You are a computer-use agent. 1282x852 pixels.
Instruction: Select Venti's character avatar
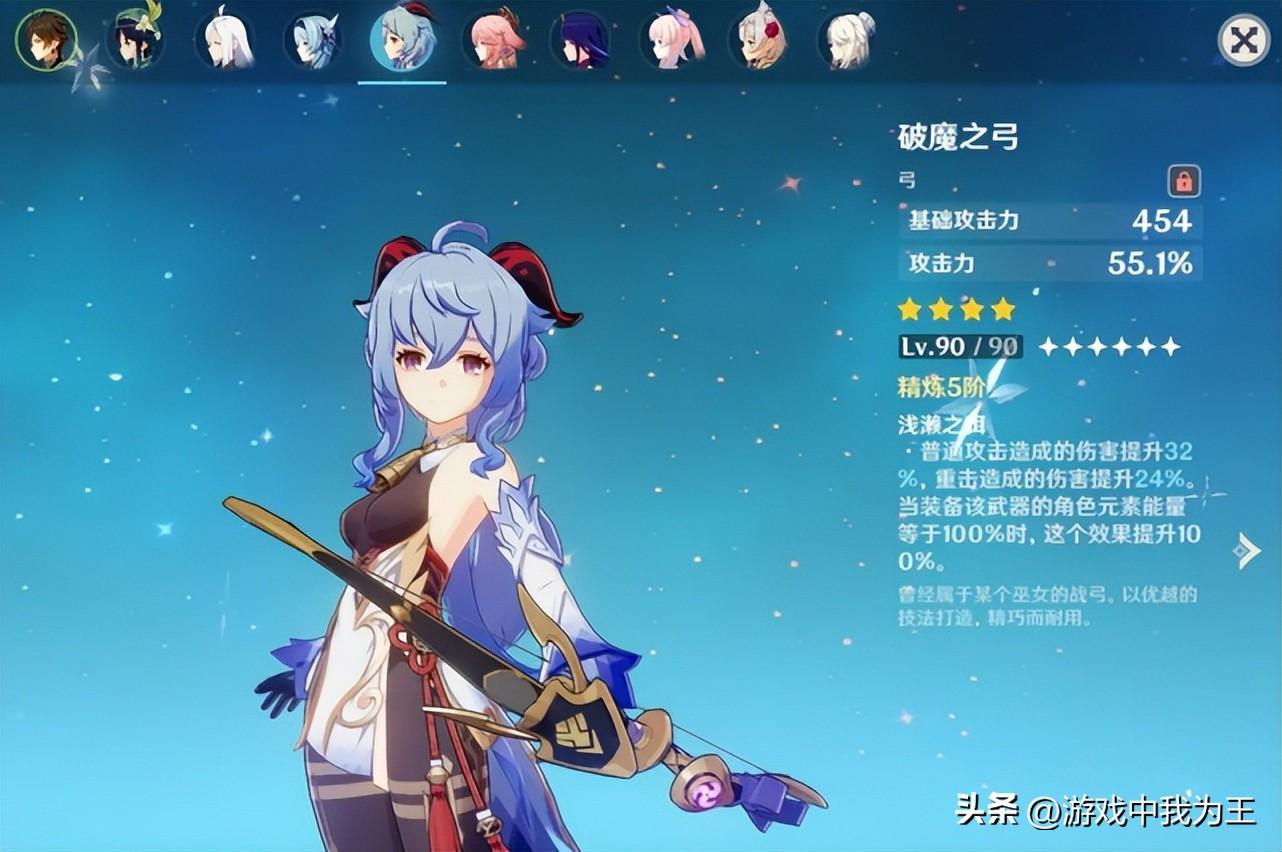[133, 40]
